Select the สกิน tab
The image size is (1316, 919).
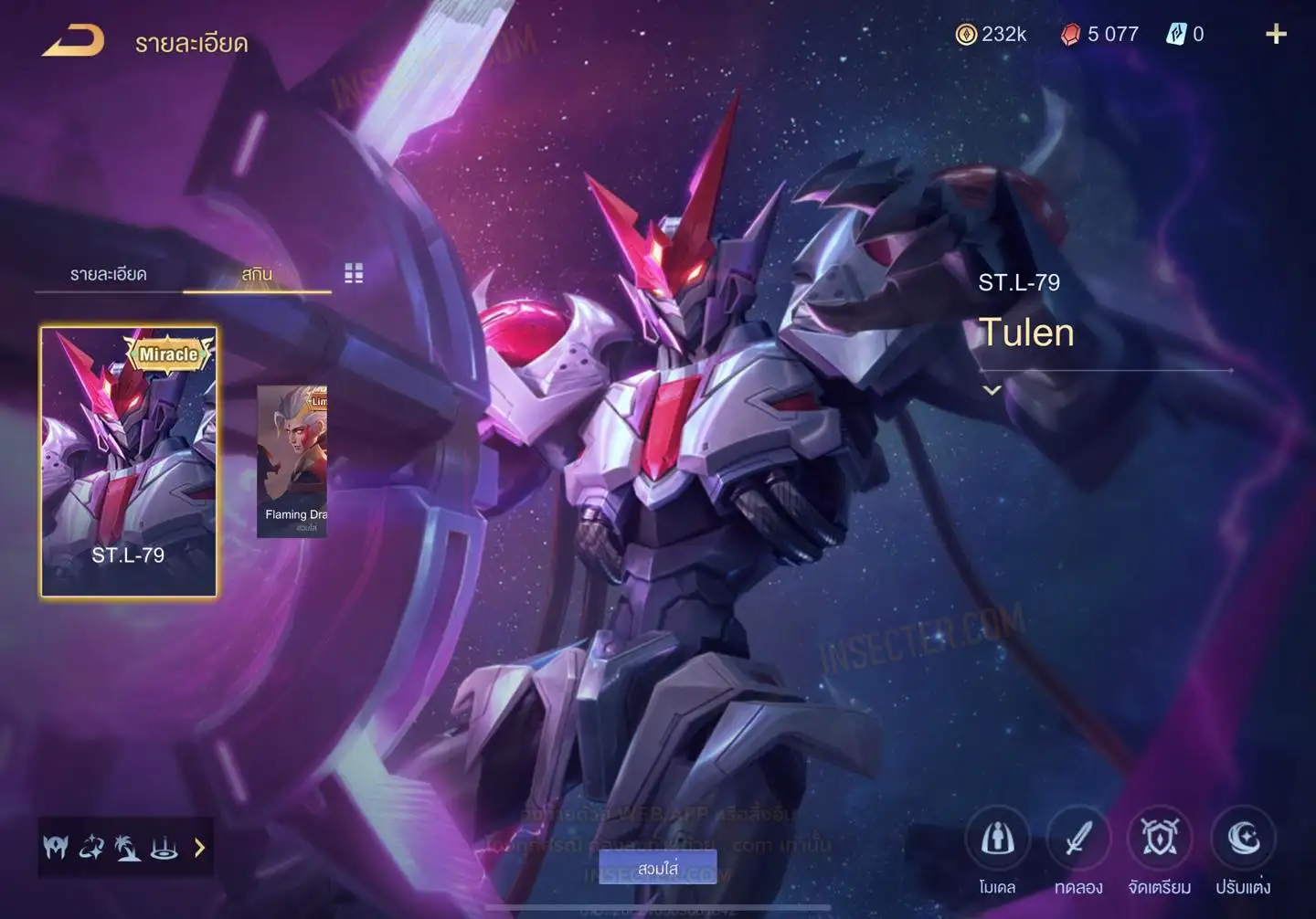point(257,274)
